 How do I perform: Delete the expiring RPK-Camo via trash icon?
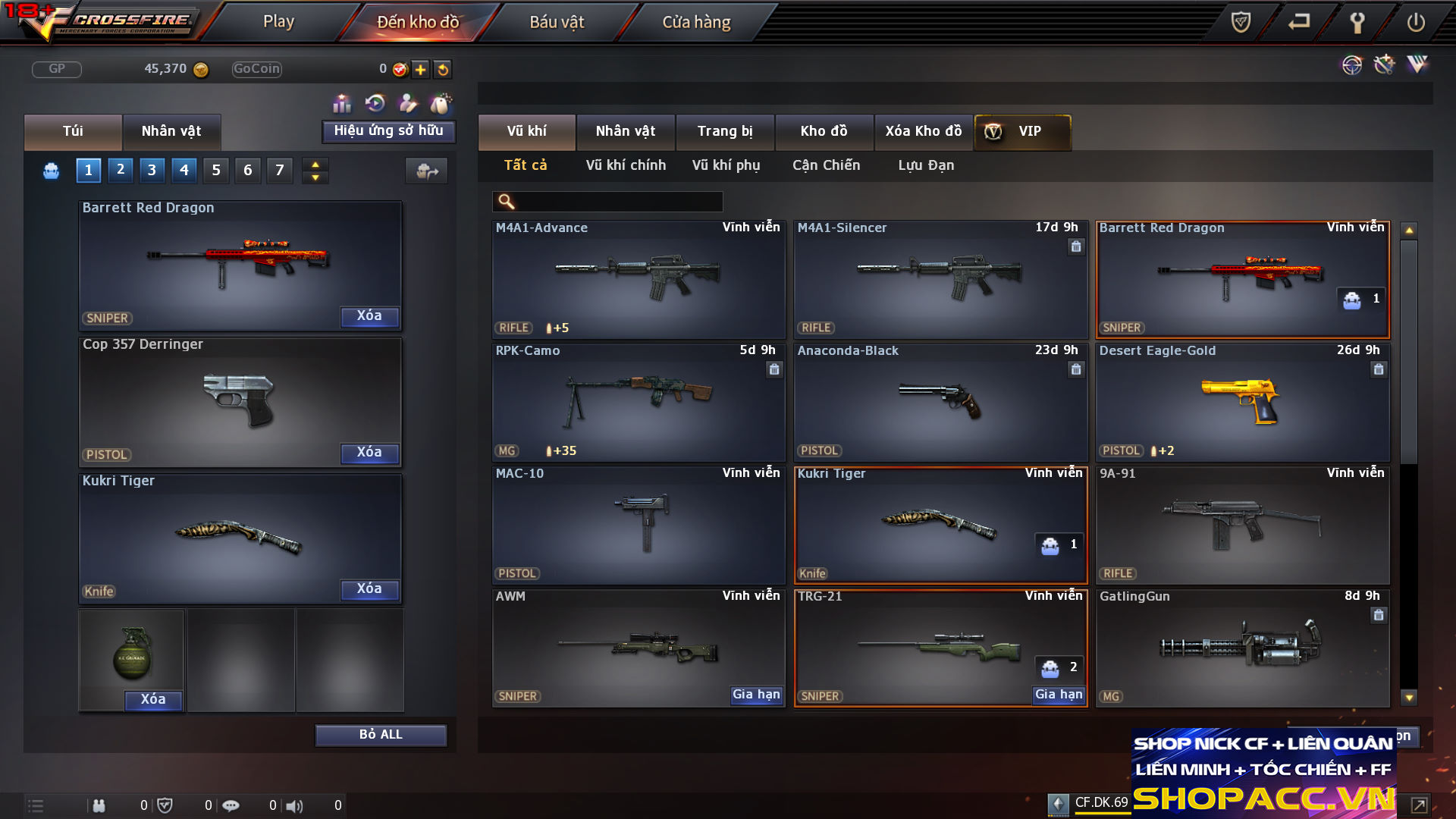(774, 369)
